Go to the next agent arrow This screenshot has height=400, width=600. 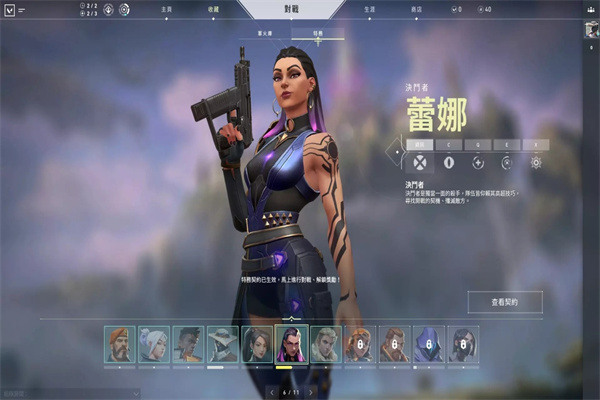point(312,392)
